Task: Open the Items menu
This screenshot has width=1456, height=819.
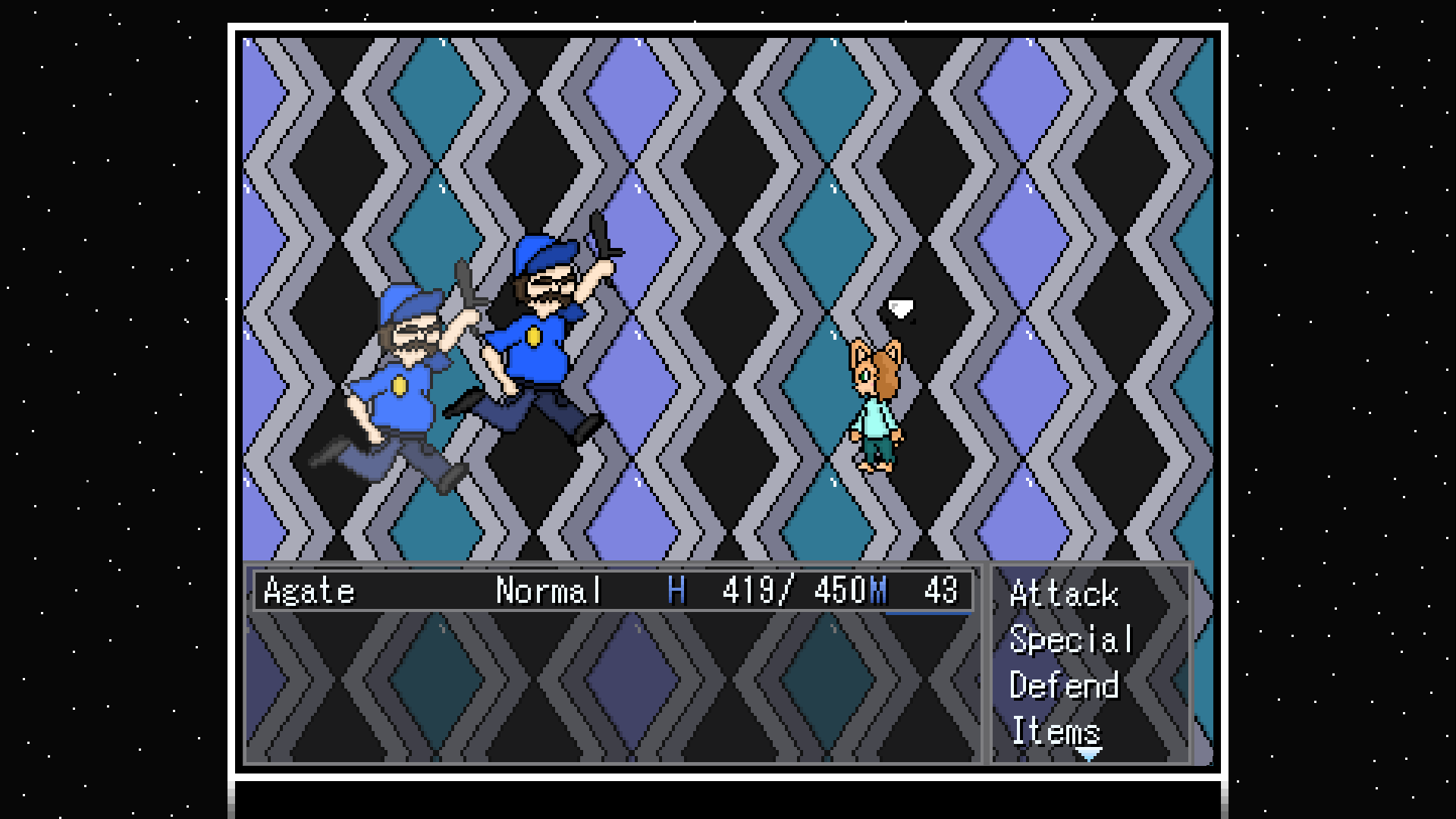Action: 1056,732
